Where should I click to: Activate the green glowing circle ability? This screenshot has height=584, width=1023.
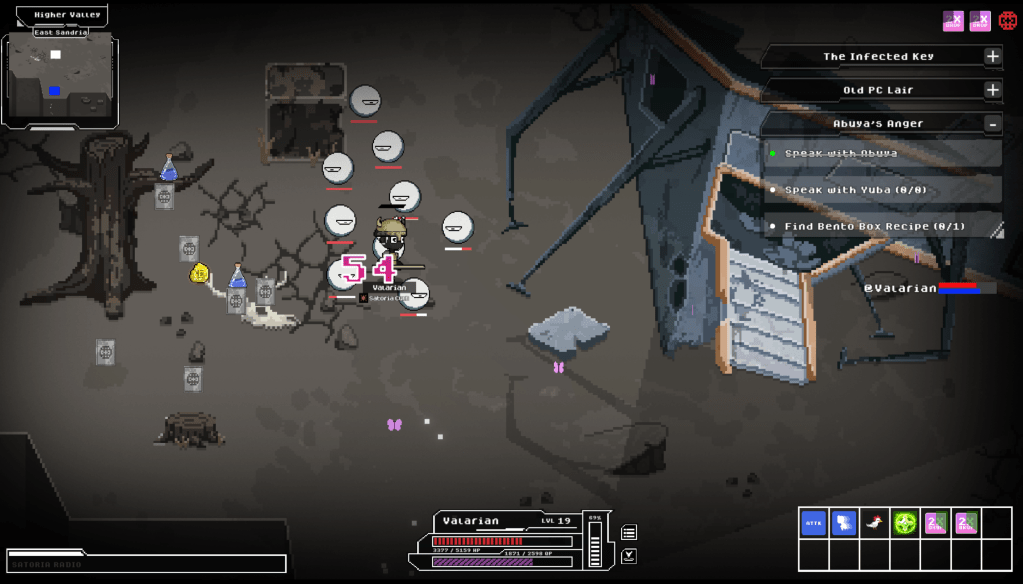905,522
